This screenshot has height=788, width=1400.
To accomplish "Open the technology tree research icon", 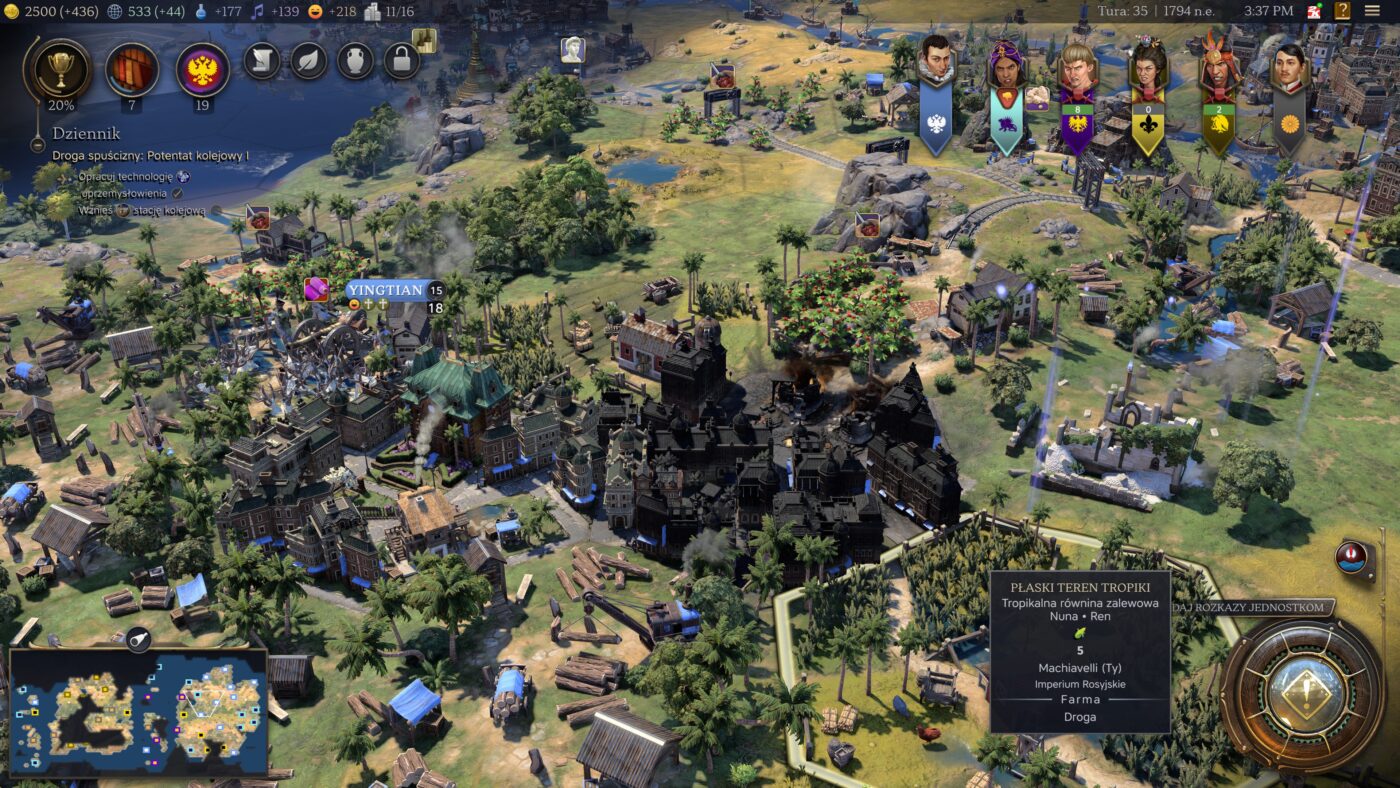I will 132,68.
